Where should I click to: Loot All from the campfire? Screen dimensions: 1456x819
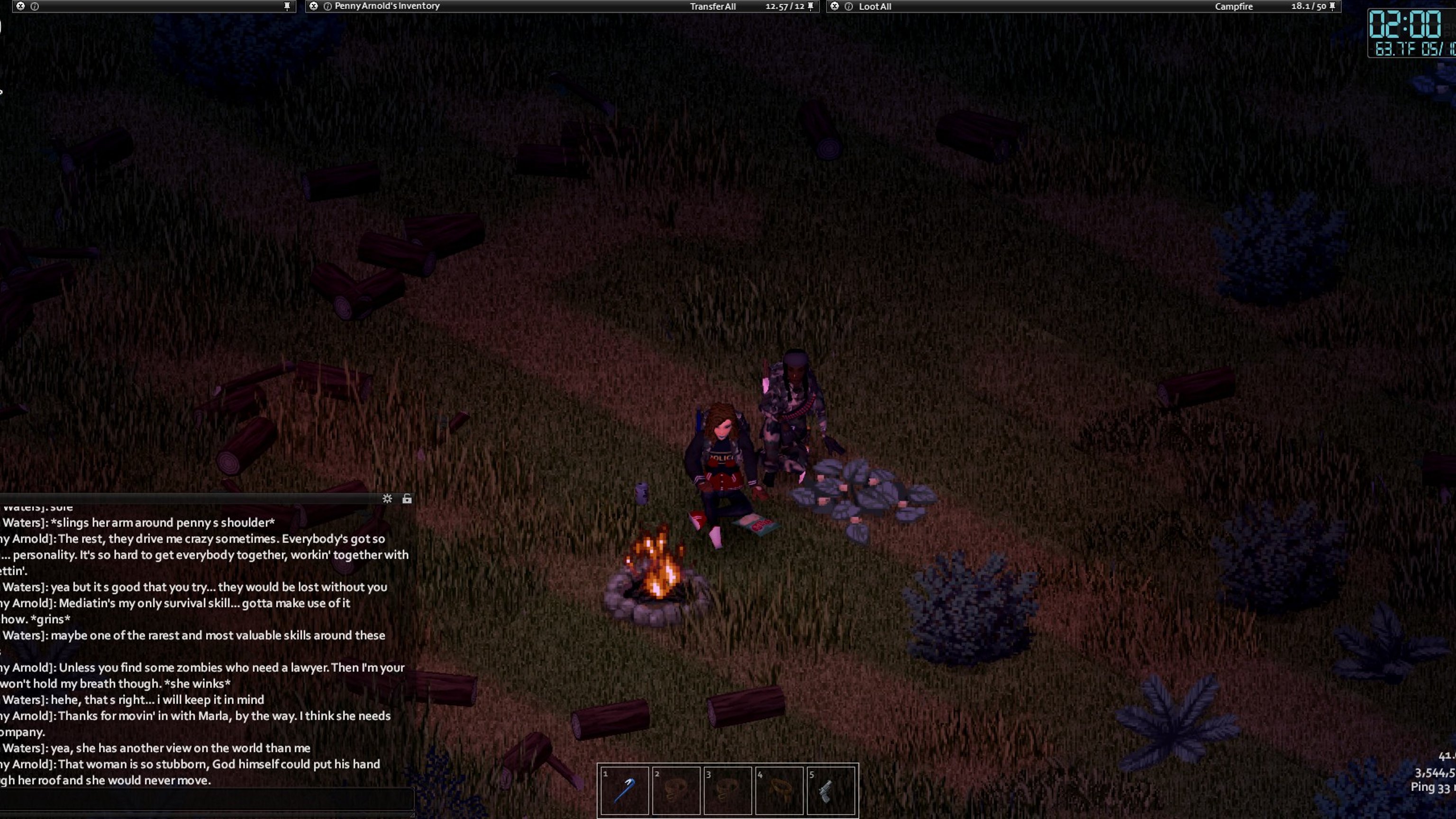[874, 7]
